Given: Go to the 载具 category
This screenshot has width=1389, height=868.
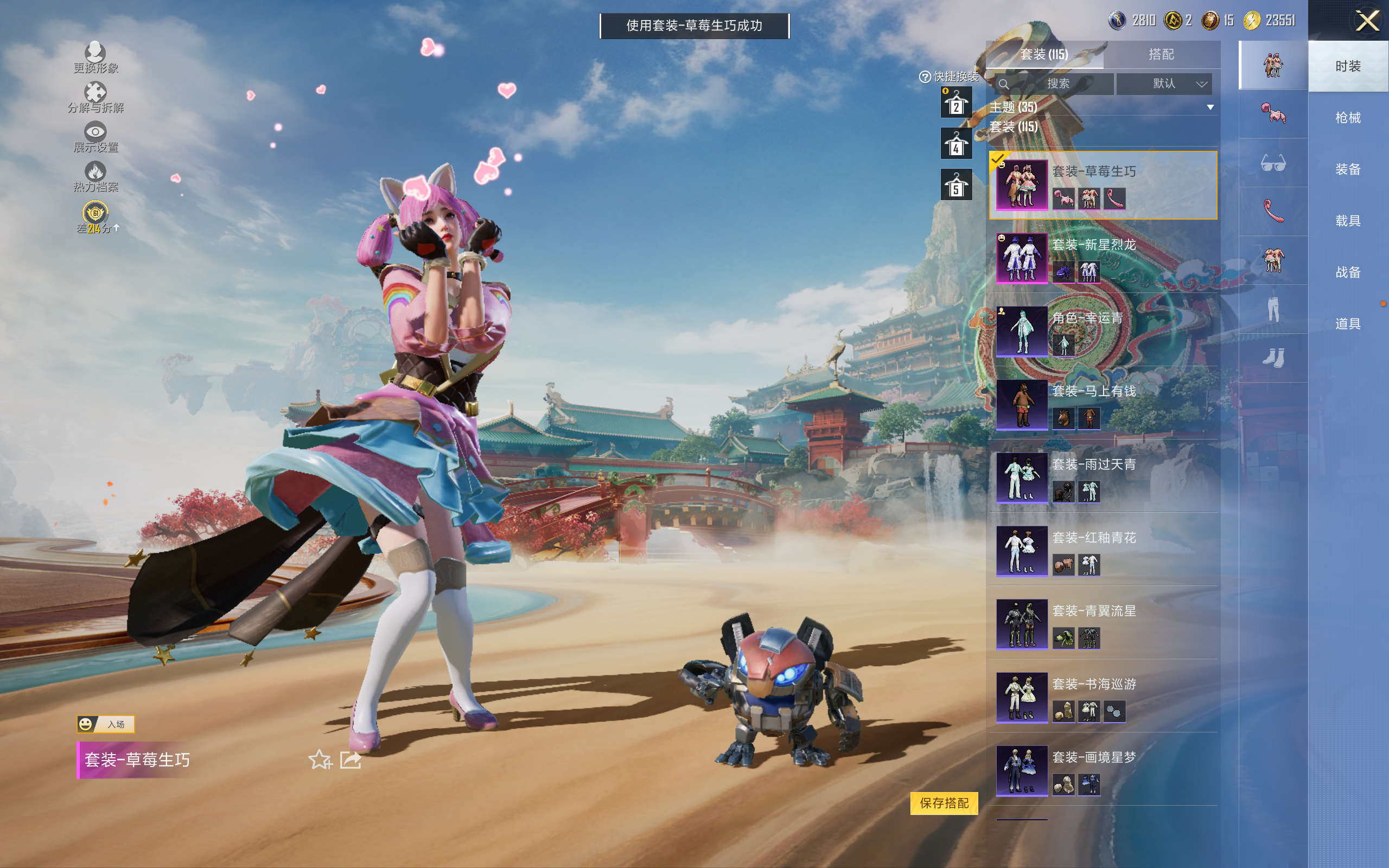Looking at the screenshot, I should [x=1347, y=221].
